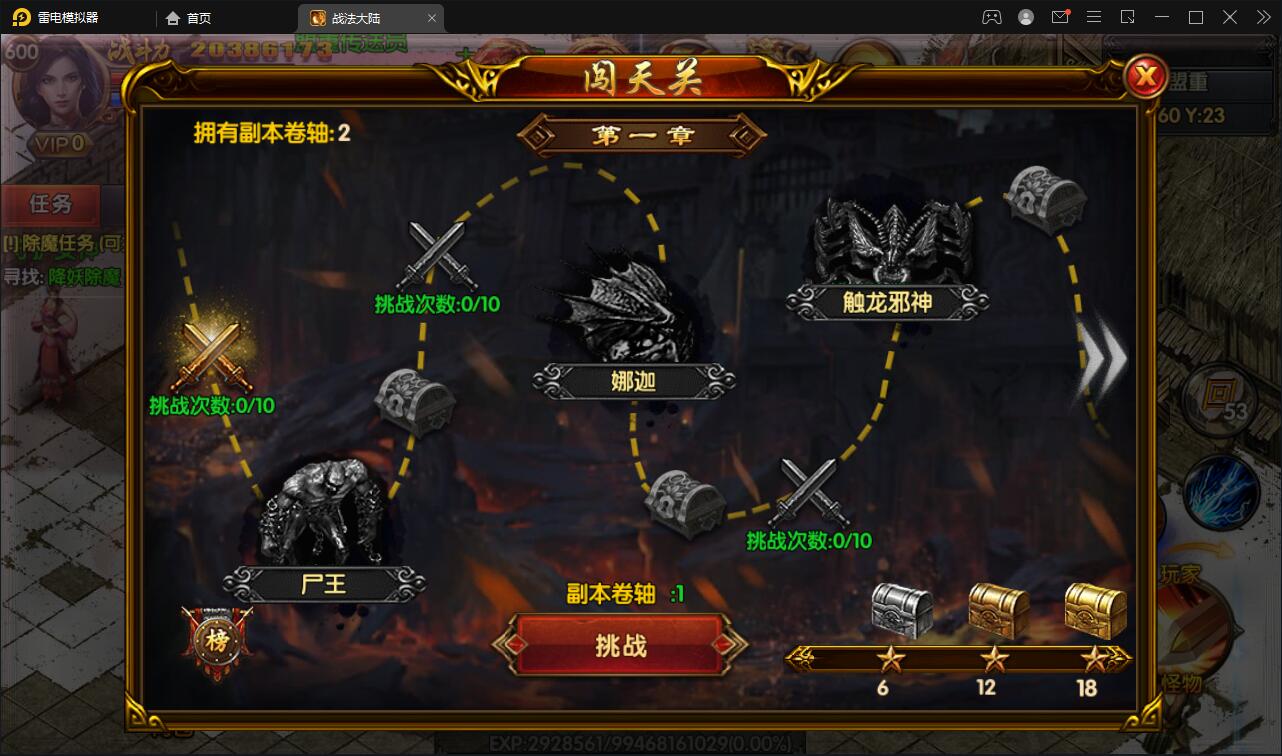Open the mail icon with red notification dot
The image size is (1282, 756).
pos(1062,17)
